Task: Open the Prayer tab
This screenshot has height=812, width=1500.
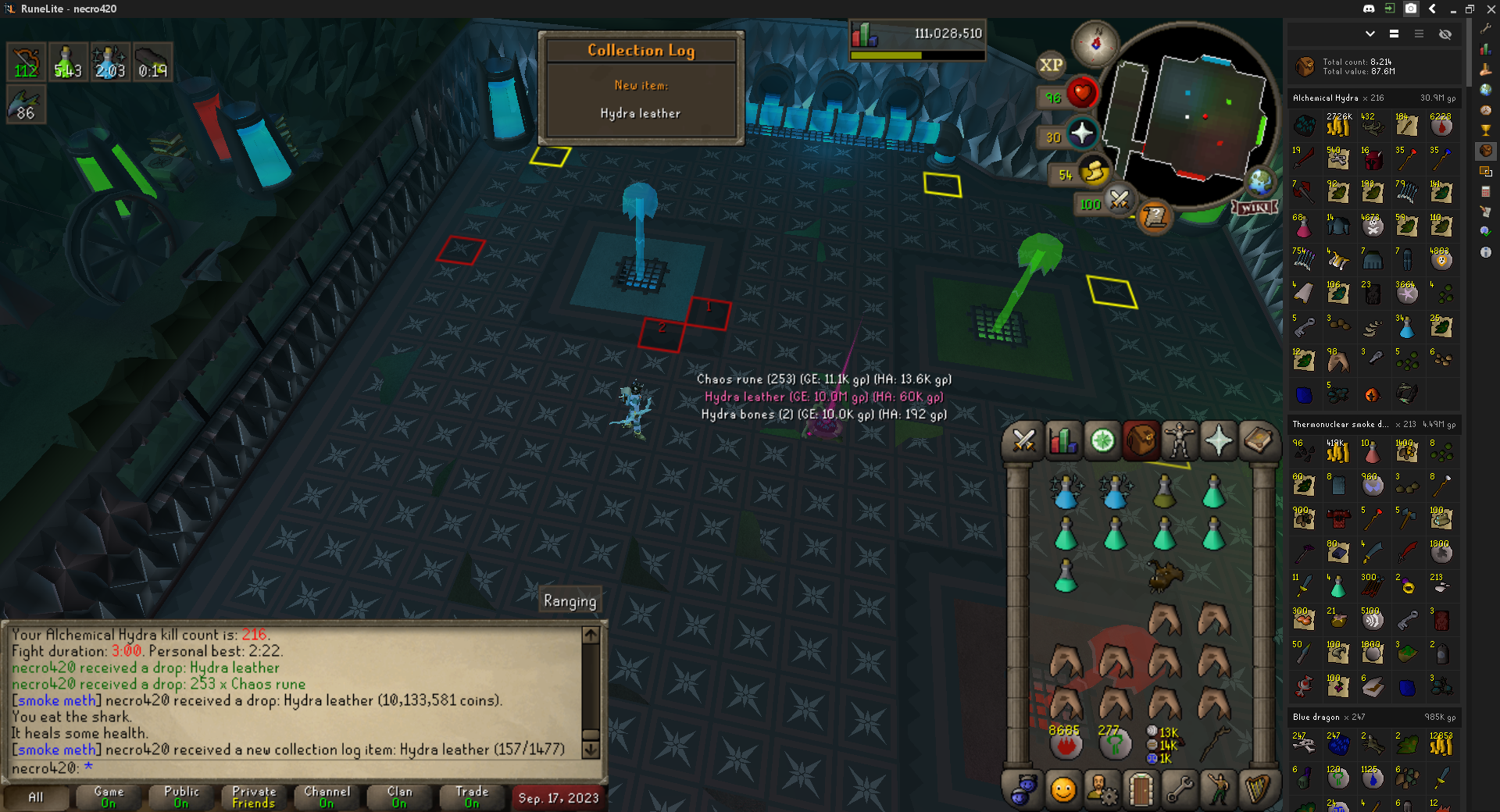Action: tap(1218, 441)
